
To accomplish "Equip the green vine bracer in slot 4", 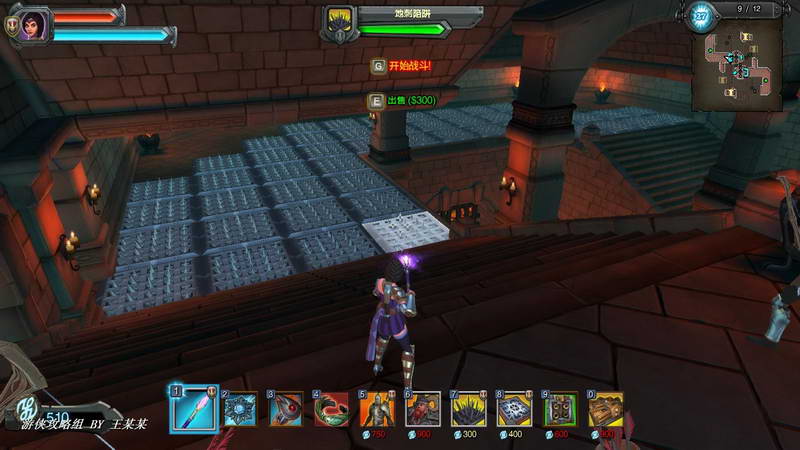I will pyautogui.click(x=332, y=409).
